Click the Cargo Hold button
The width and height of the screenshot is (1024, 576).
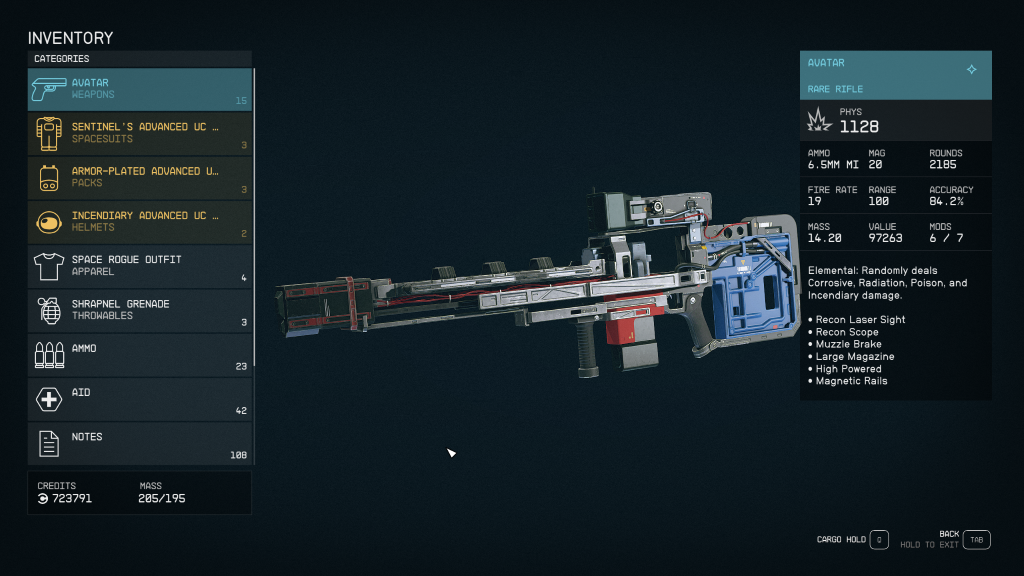pyautogui.click(x=878, y=540)
